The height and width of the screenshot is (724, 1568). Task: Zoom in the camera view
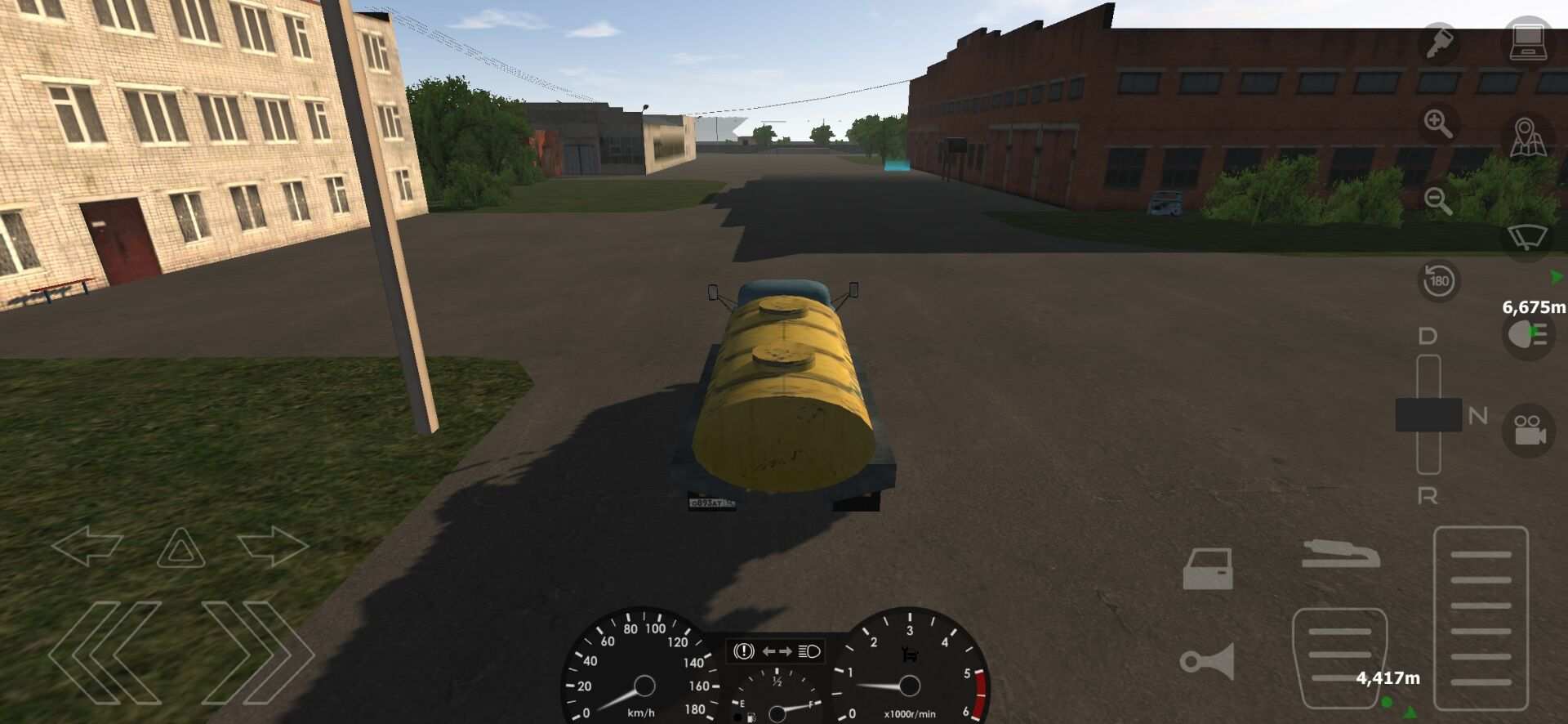(x=1439, y=124)
